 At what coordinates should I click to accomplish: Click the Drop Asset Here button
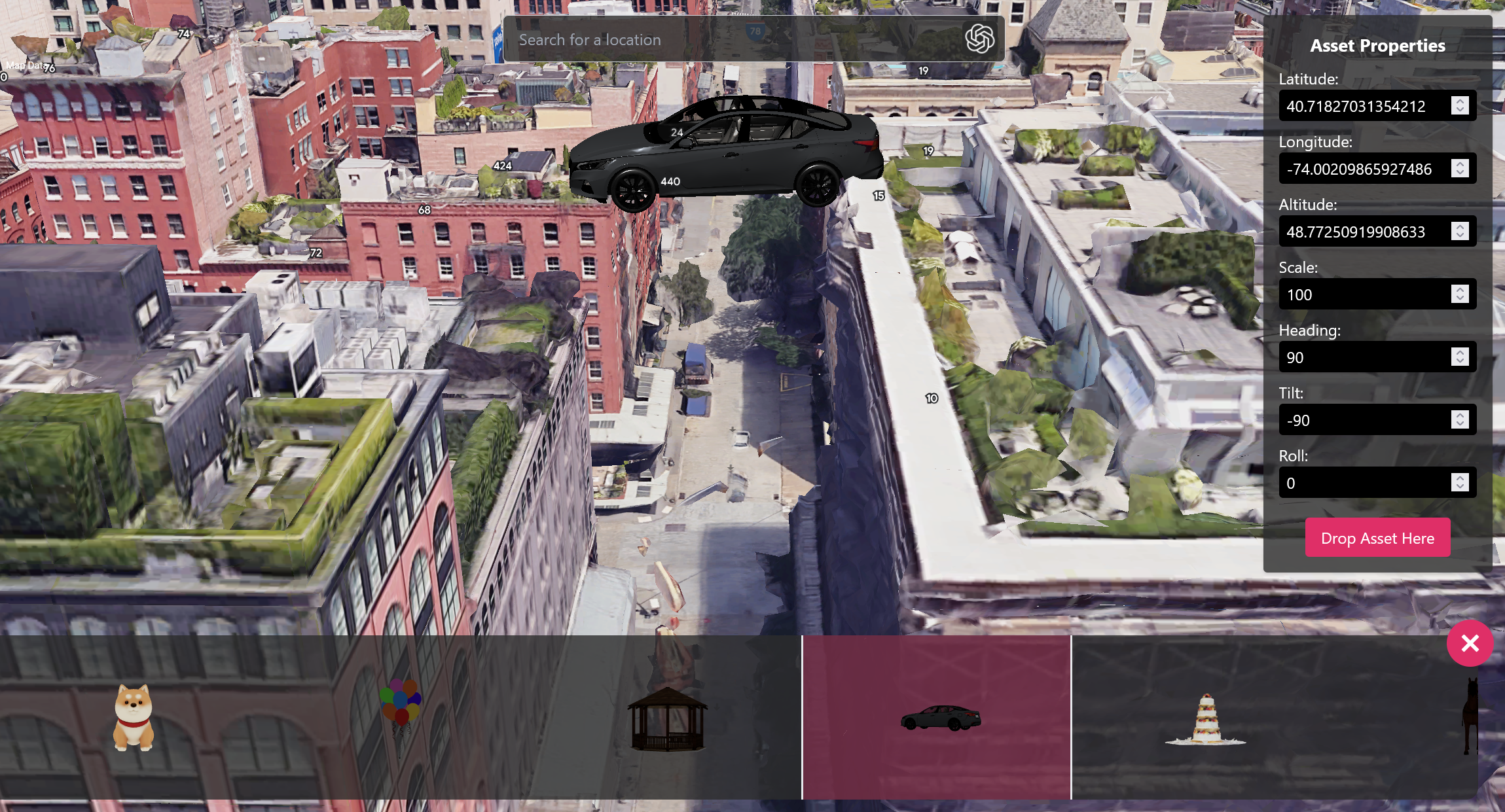tap(1377, 538)
